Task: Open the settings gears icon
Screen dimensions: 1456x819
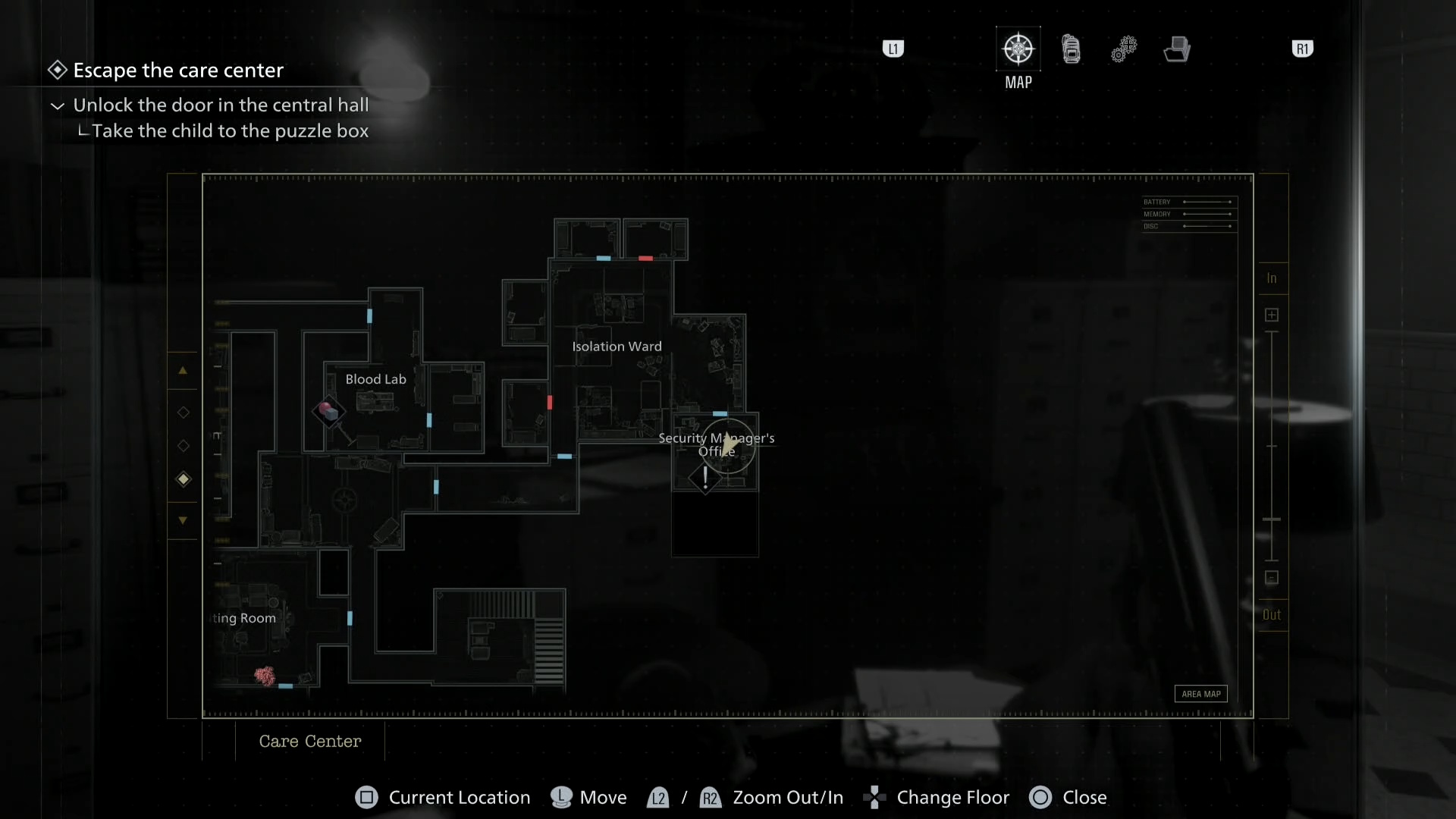Action: pyautogui.click(x=1125, y=48)
